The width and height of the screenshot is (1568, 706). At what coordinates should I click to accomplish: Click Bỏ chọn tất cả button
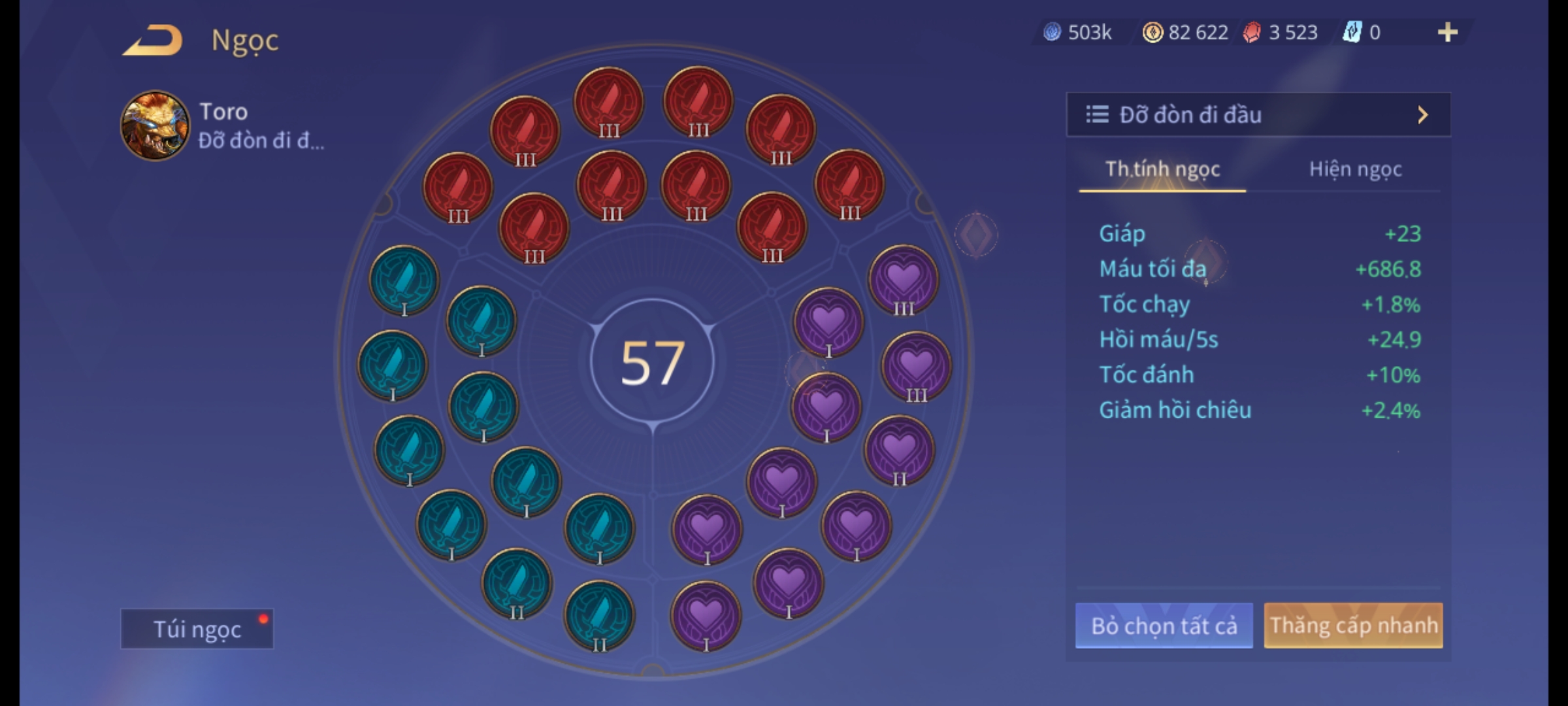click(1164, 626)
